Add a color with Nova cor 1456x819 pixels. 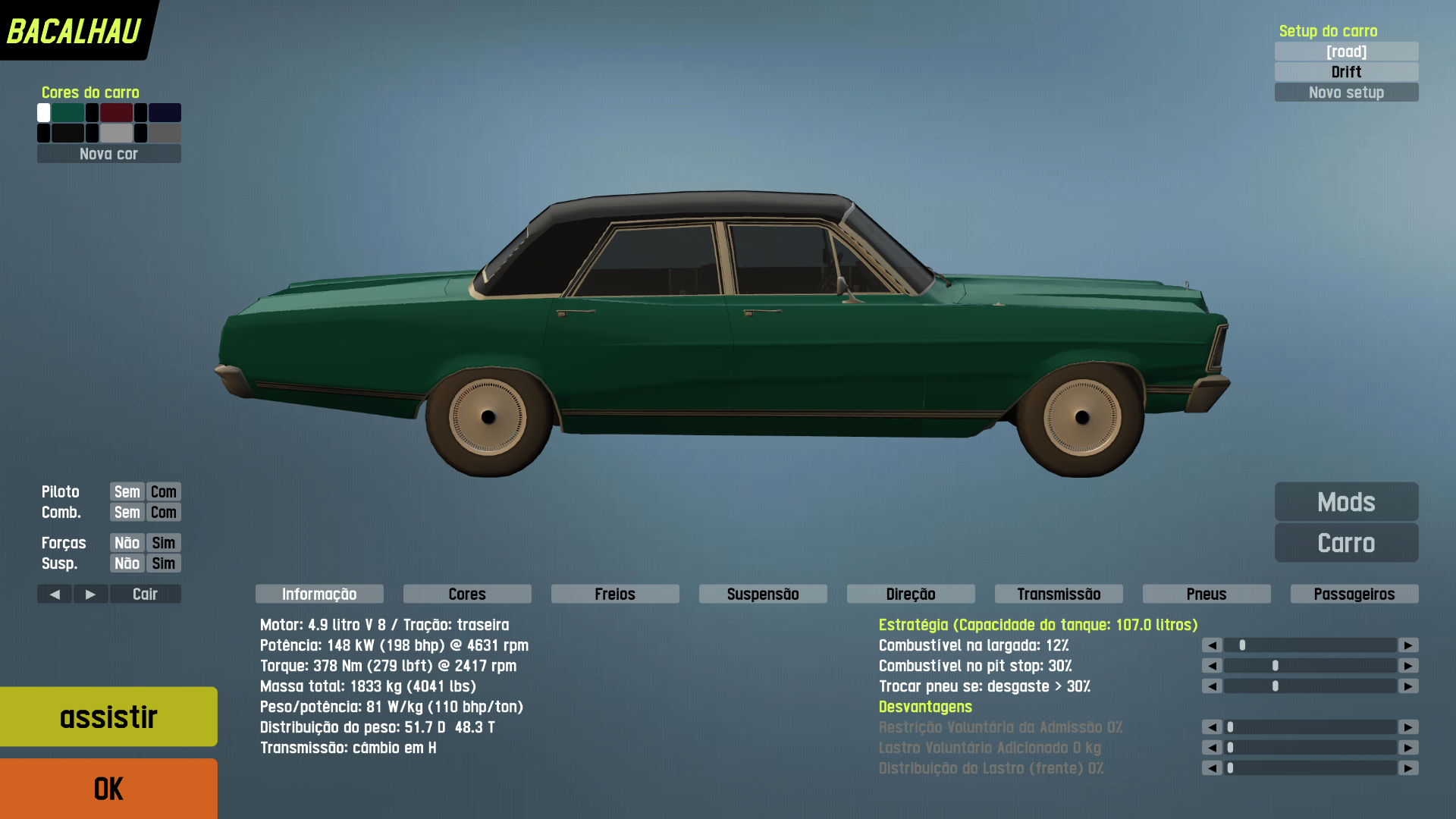(x=108, y=154)
